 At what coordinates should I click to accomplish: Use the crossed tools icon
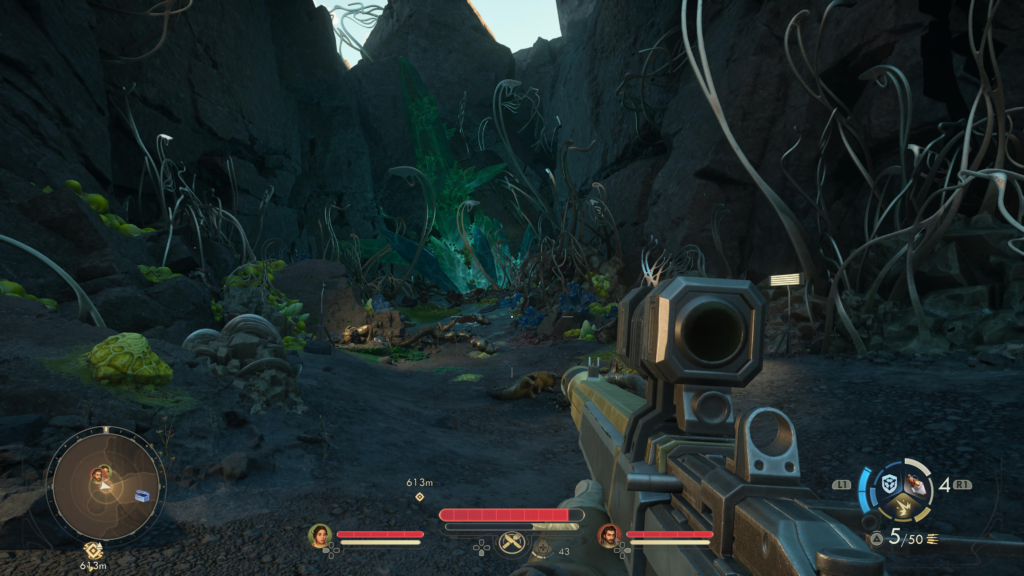[512, 543]
